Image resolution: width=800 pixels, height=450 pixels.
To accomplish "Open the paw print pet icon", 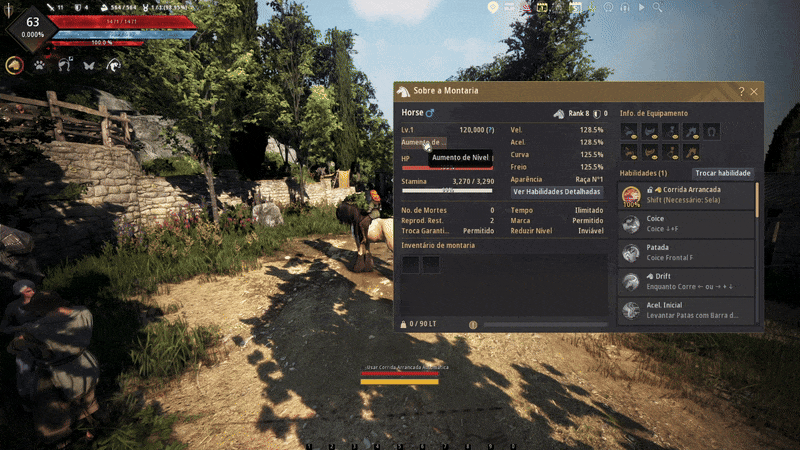I will pyautogui.click(x=40, y=65).
